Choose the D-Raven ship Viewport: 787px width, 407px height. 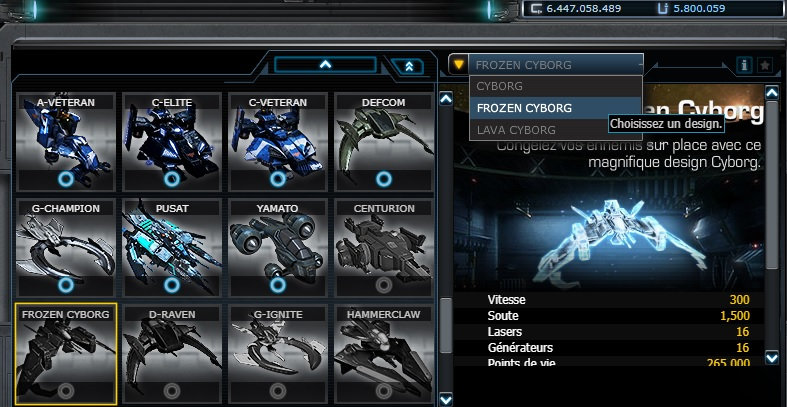(172, 354)
